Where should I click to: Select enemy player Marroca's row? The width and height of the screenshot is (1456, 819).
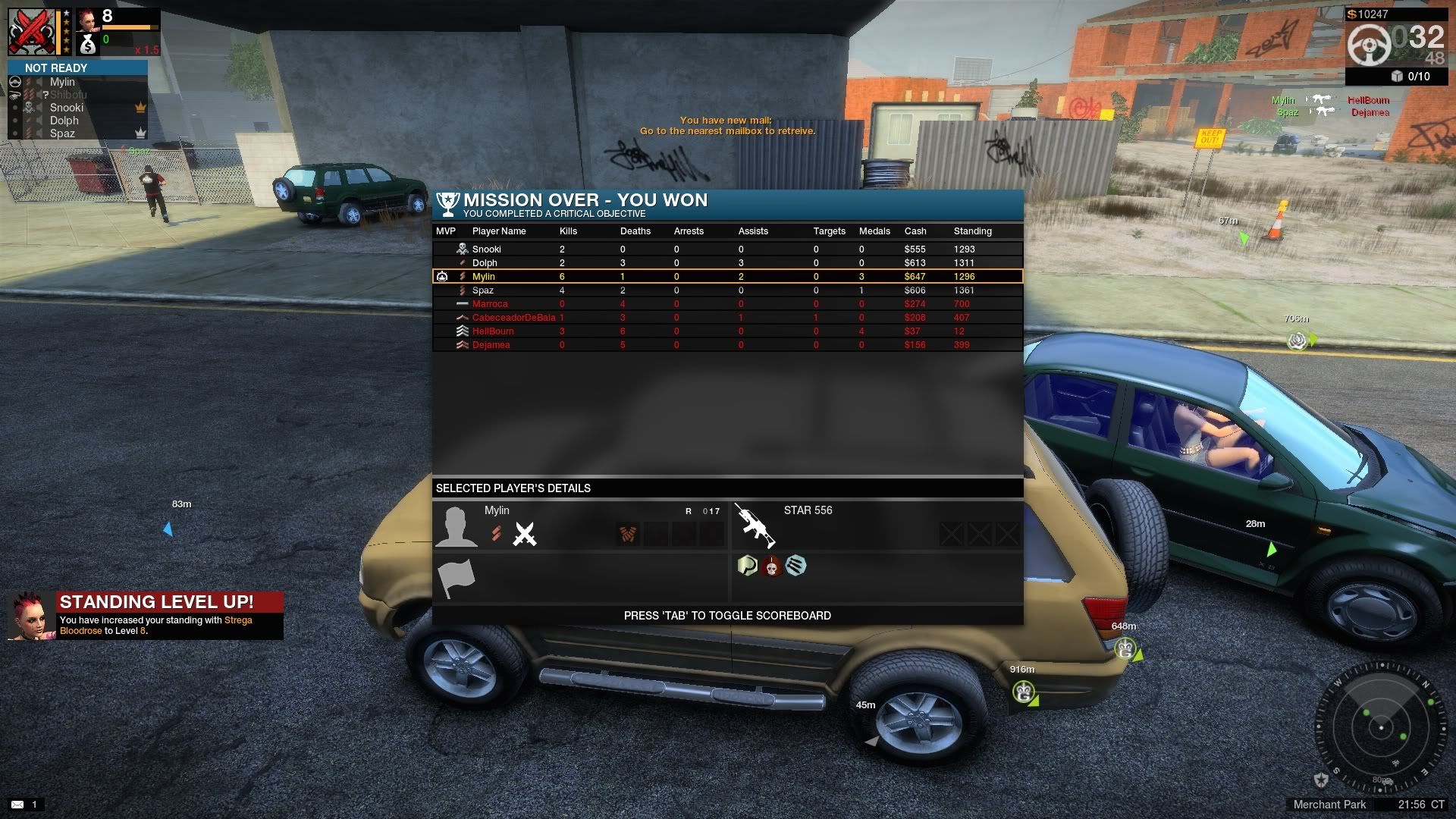pyautogui.click(x=490, y=304)
